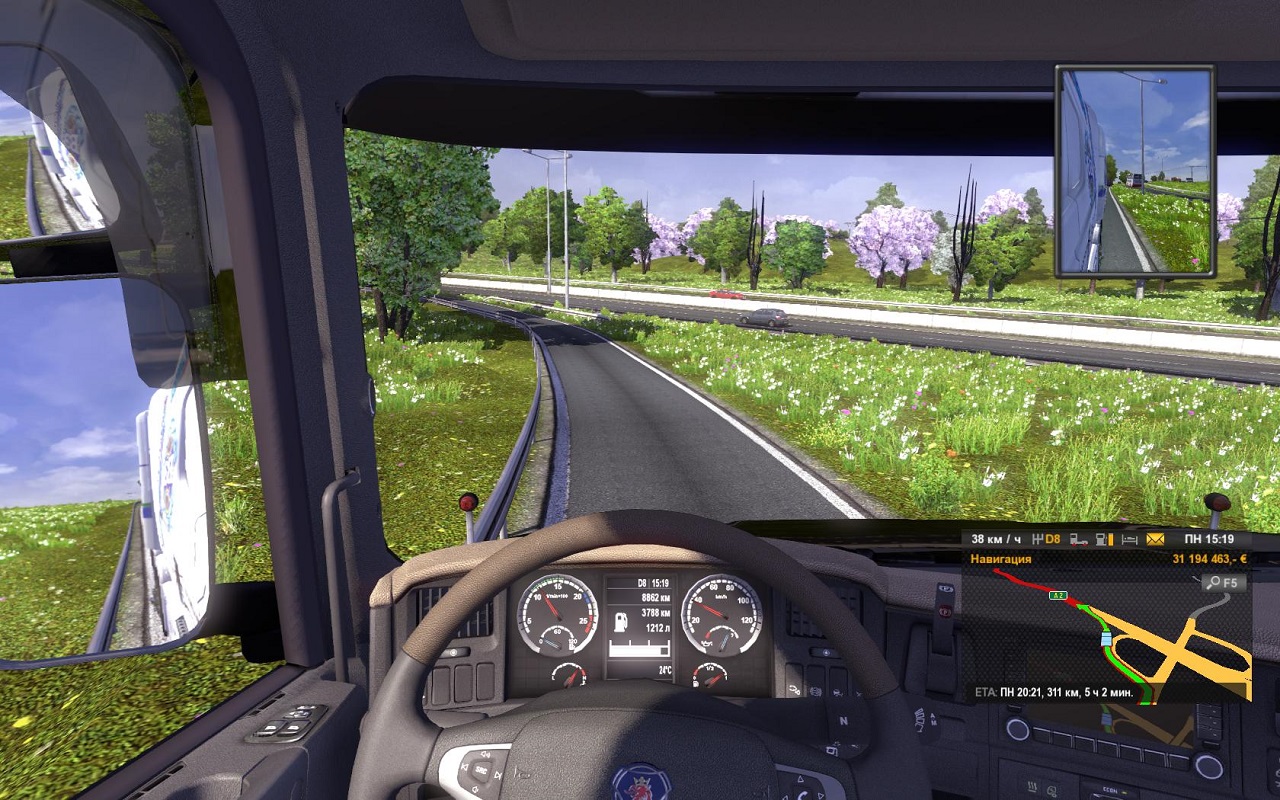Click the Навигация panel header
This screenshot has width=1280, height=800.
coord(1002,559)
